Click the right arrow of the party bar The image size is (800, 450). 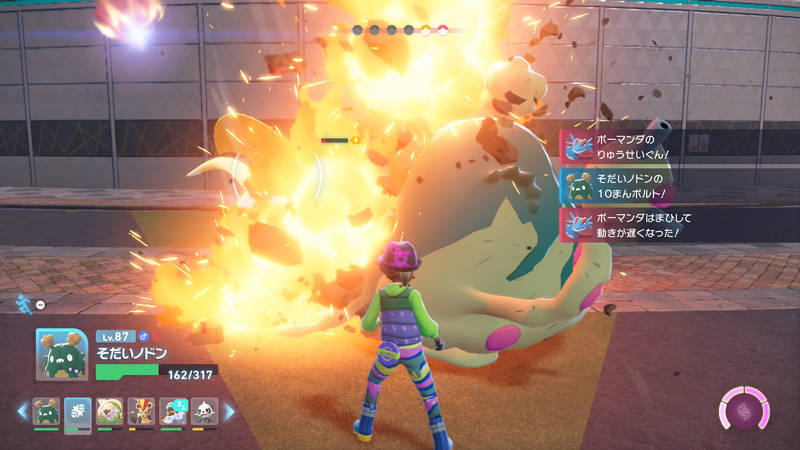[229, 411]
